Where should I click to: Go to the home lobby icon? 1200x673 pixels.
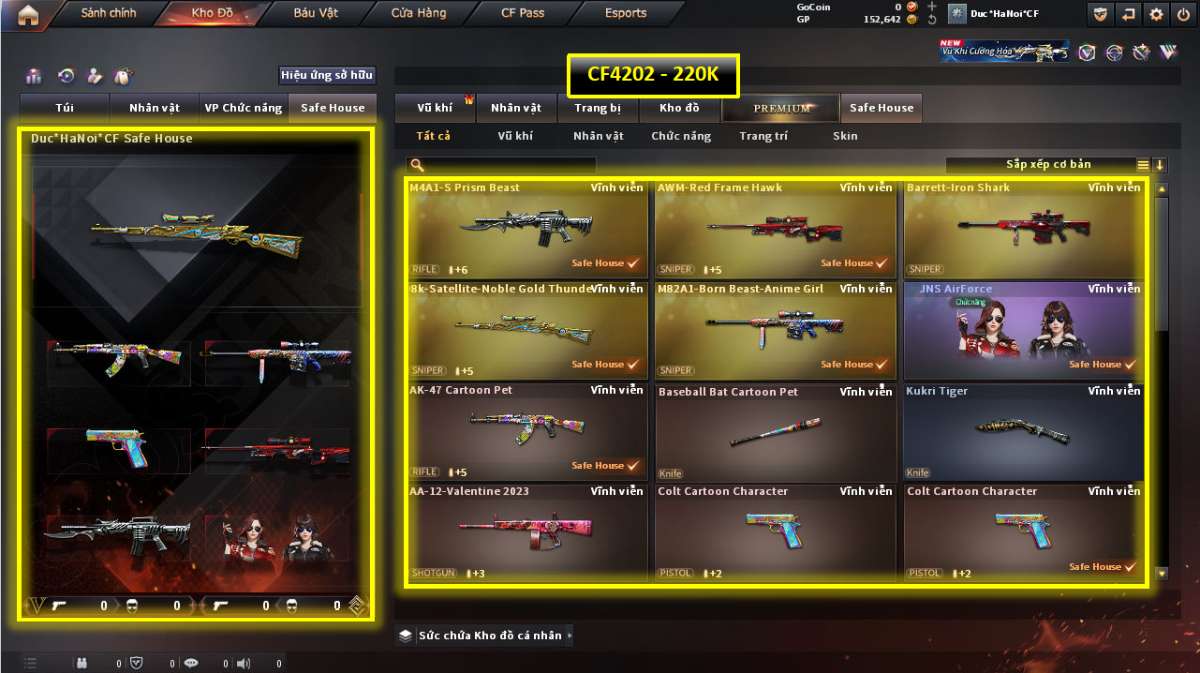28,14
